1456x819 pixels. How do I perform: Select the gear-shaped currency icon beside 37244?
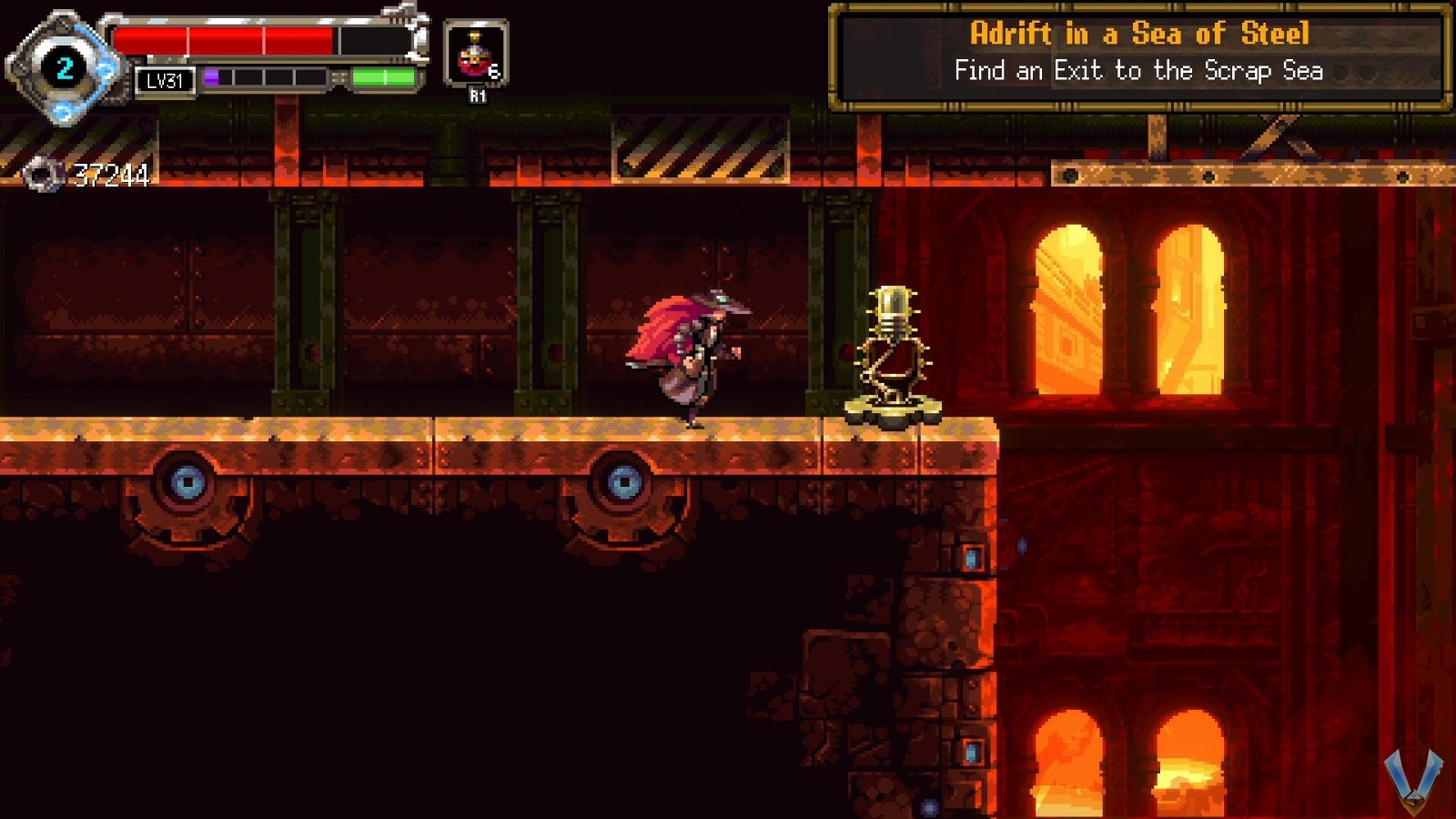(x=43, y=173)
